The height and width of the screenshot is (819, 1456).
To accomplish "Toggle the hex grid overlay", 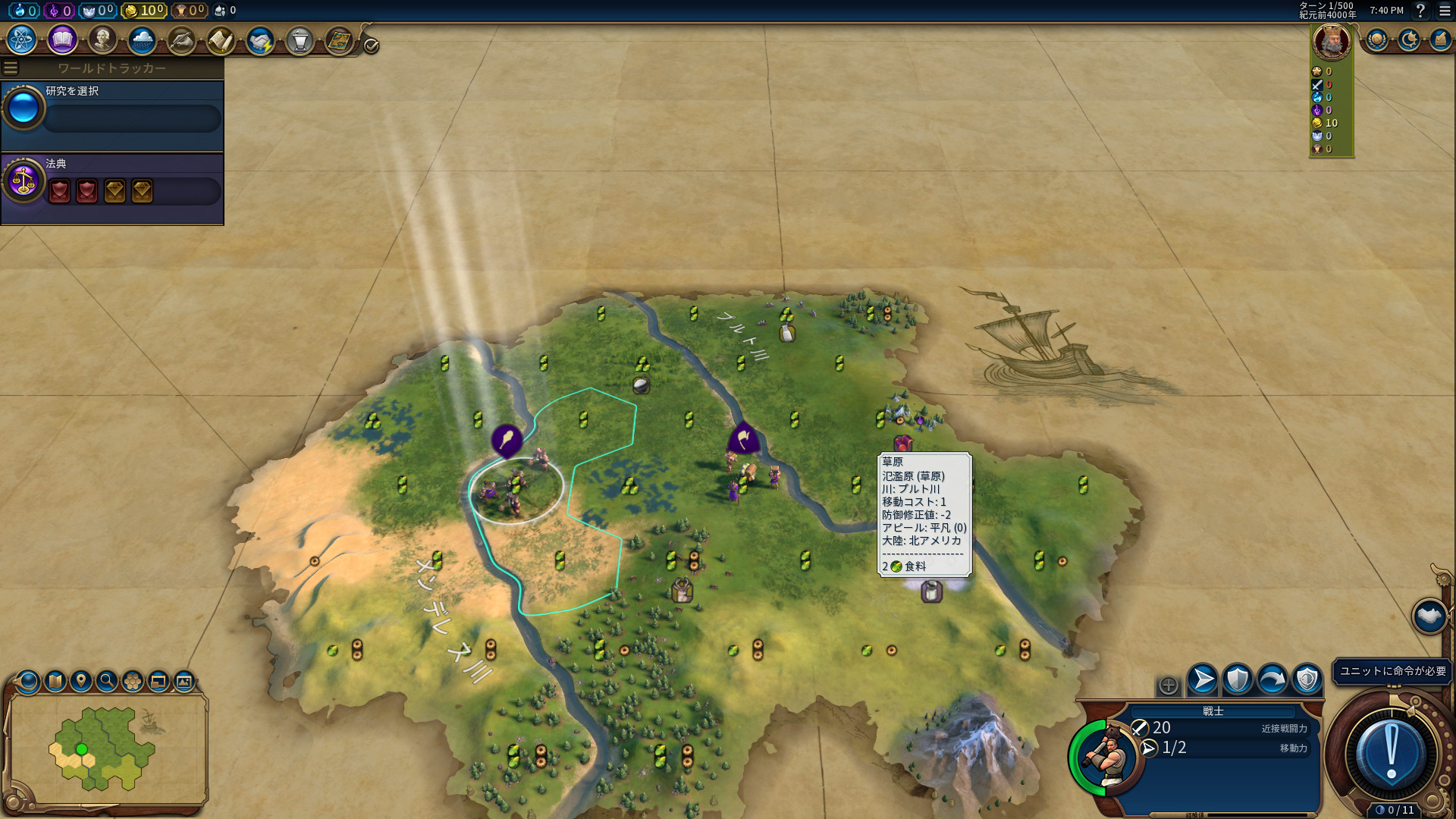I will 133,681.
